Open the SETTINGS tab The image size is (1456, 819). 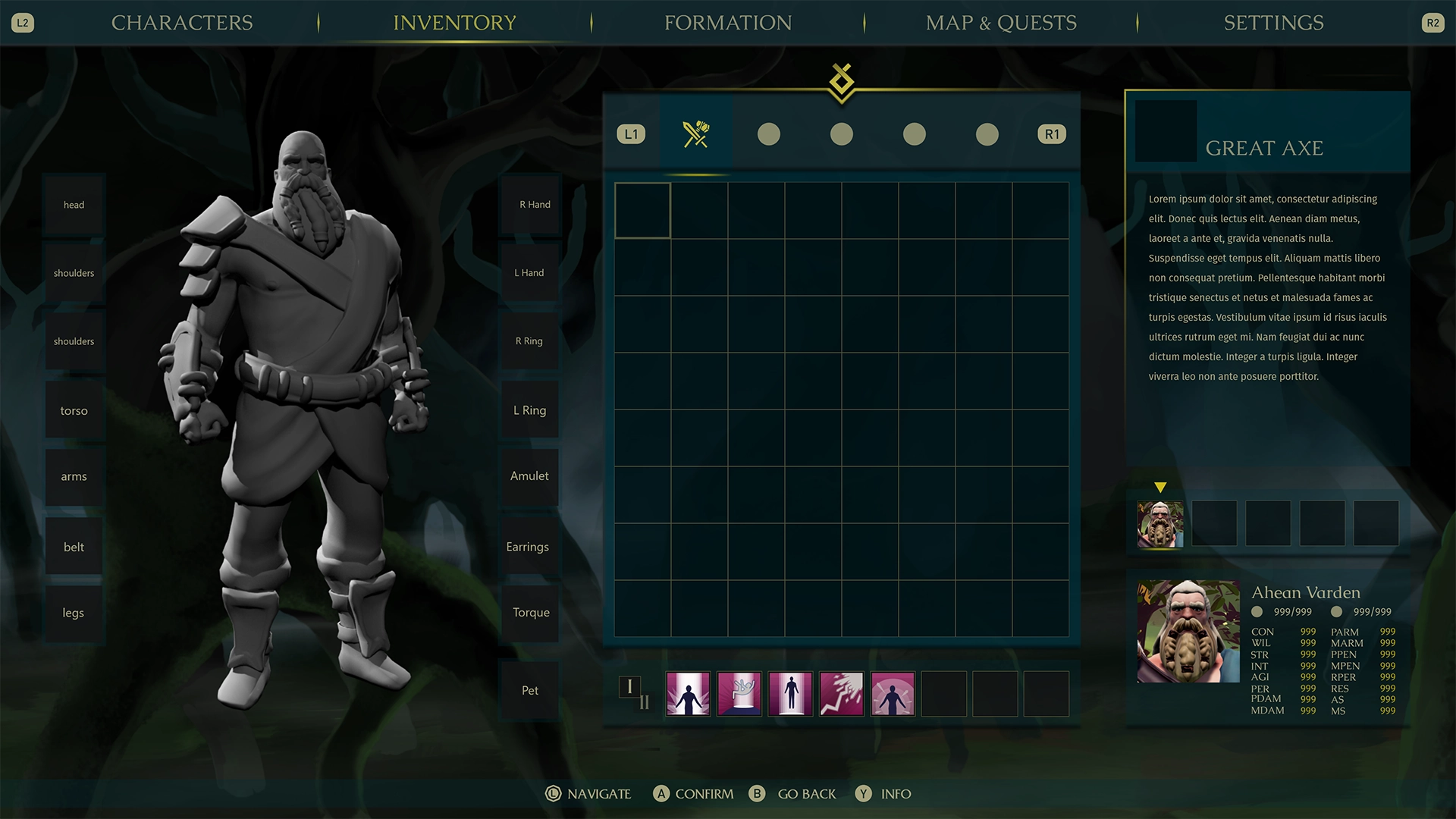(1274, 23)
